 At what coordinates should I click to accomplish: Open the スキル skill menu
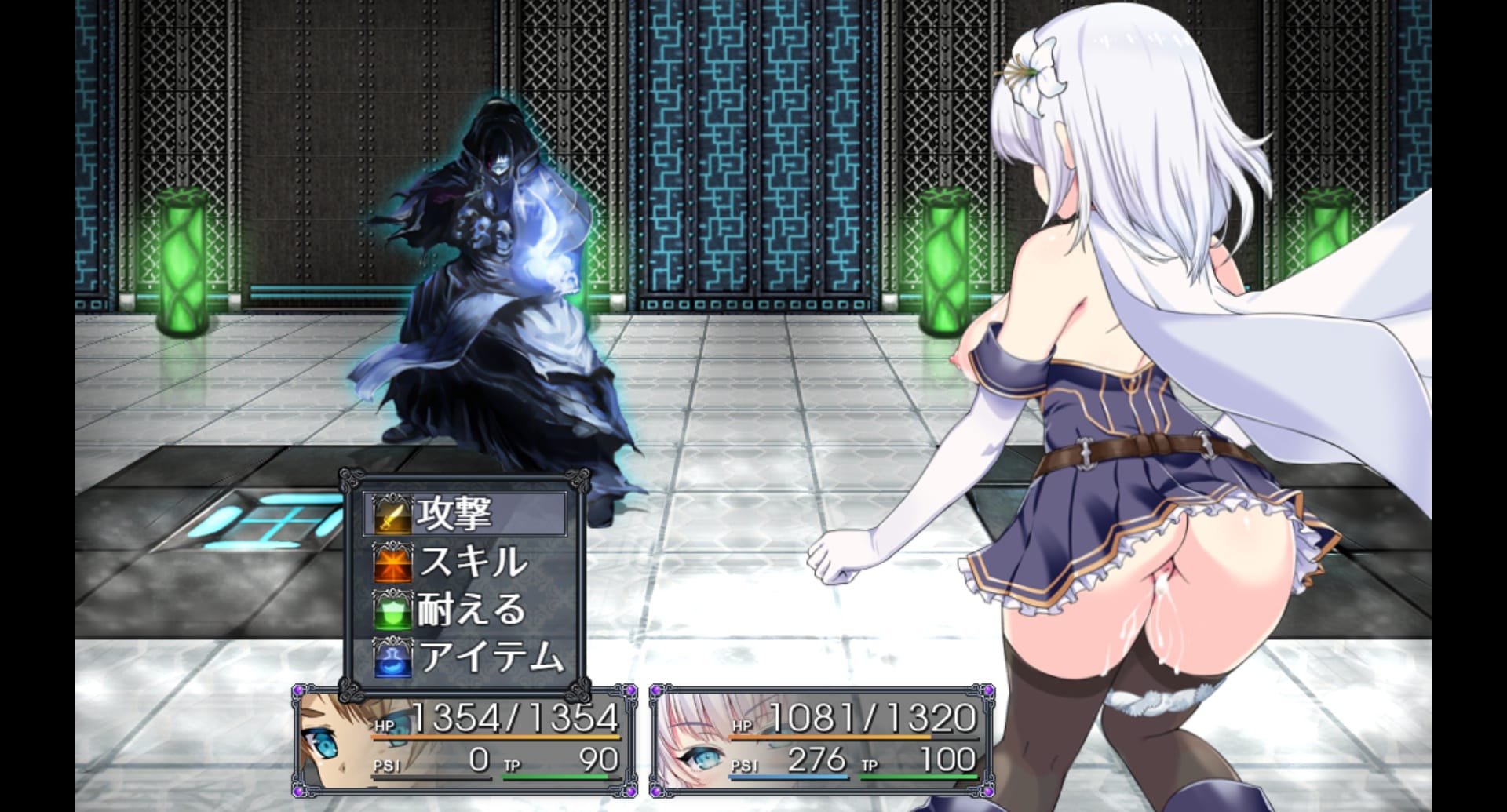tap(465, 562)
